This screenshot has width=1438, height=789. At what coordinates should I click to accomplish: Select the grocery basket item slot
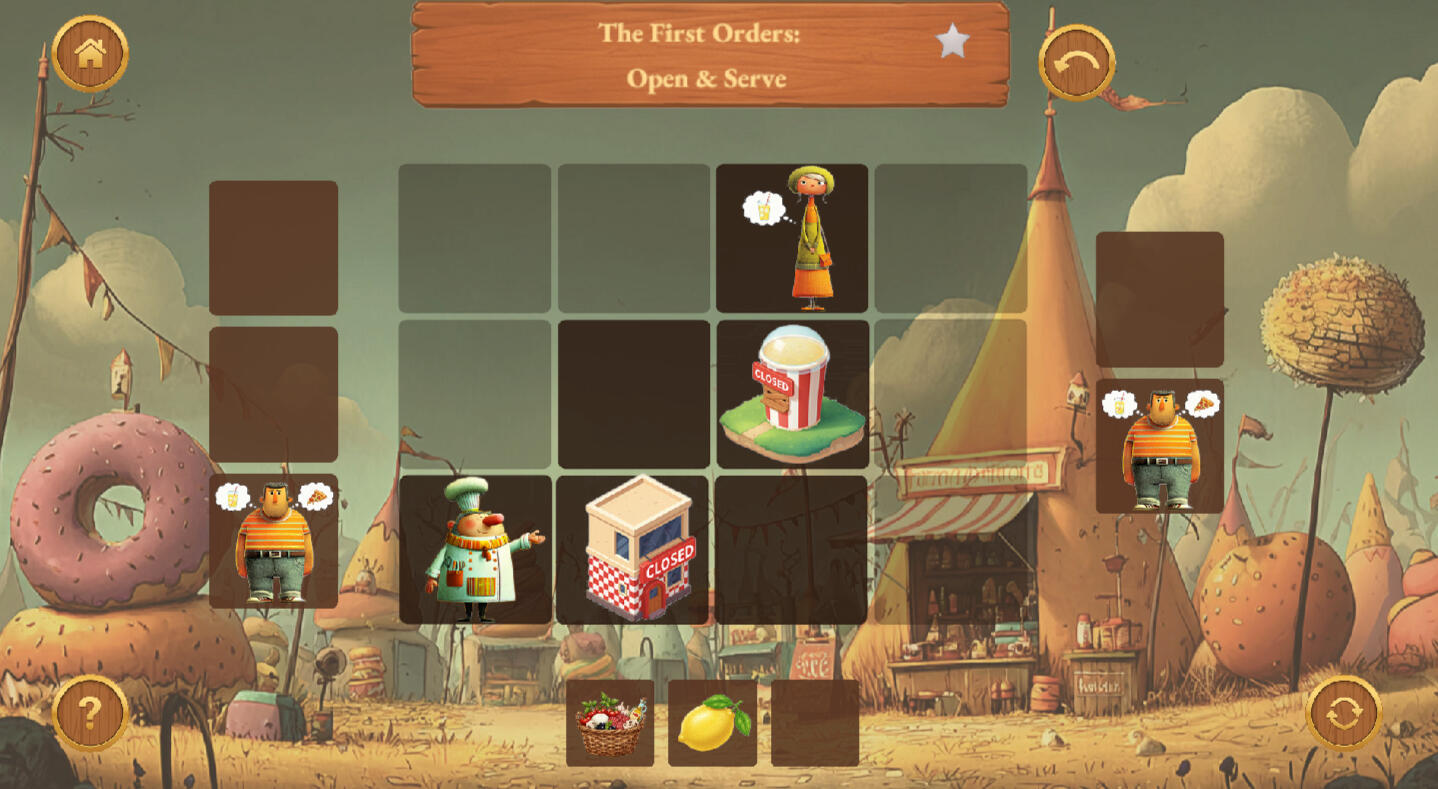pyautogui.click(x=610, y=723)
